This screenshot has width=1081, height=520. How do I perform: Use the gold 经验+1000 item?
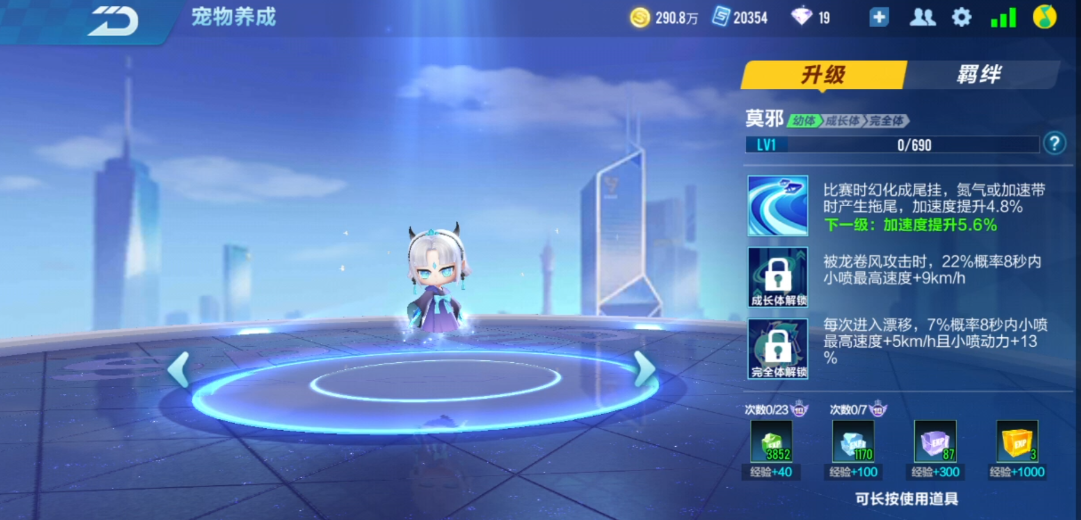click(1016, 441)
